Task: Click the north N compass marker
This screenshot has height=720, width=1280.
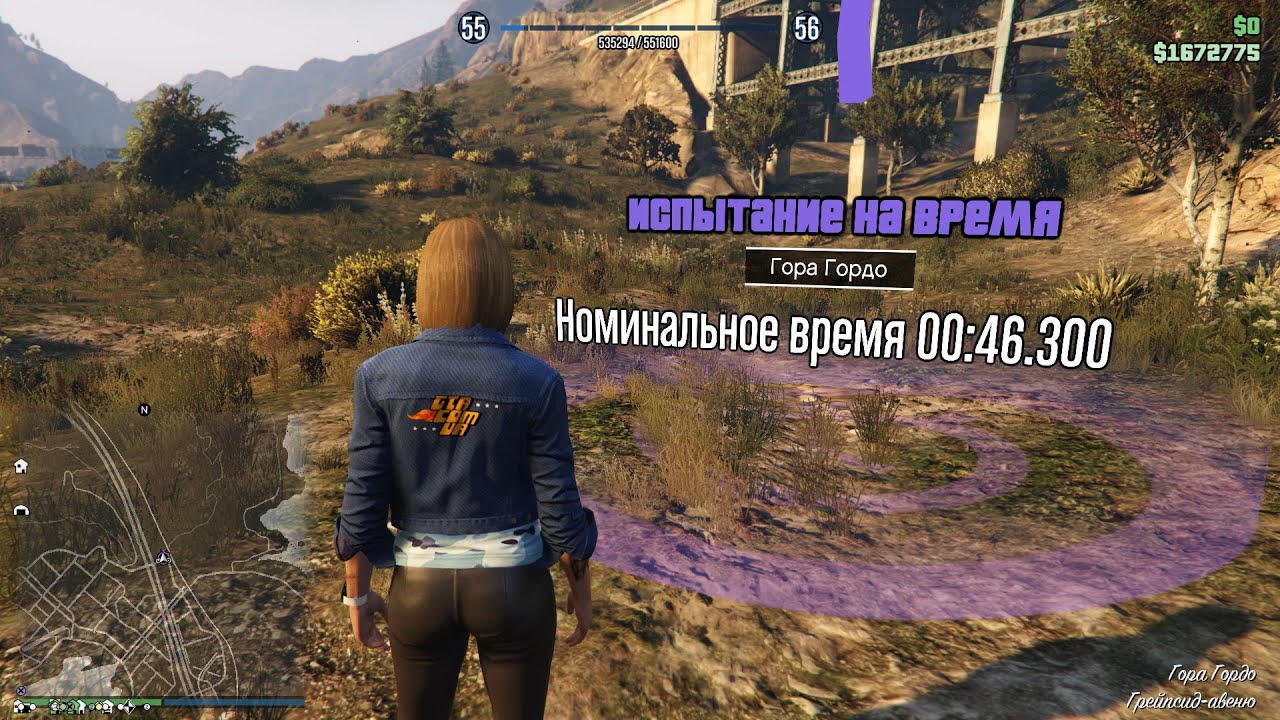Action: coord(144,409)
